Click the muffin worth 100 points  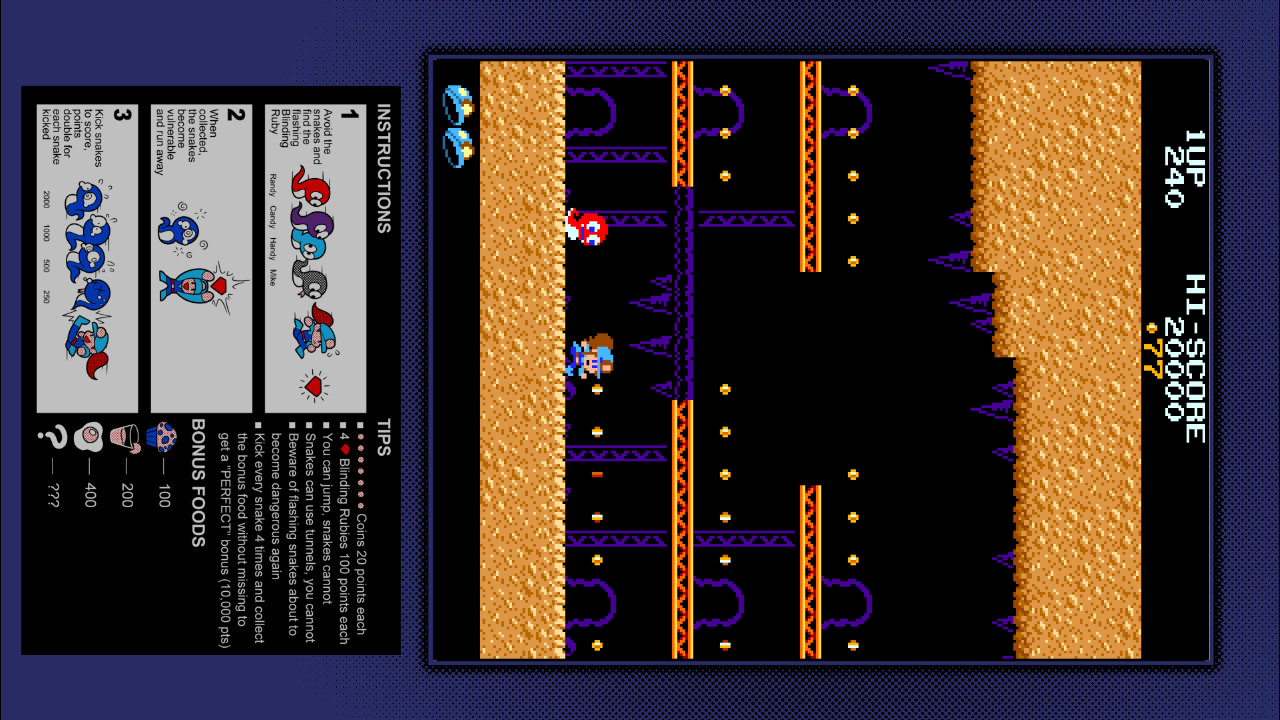[x=163, y=437]
